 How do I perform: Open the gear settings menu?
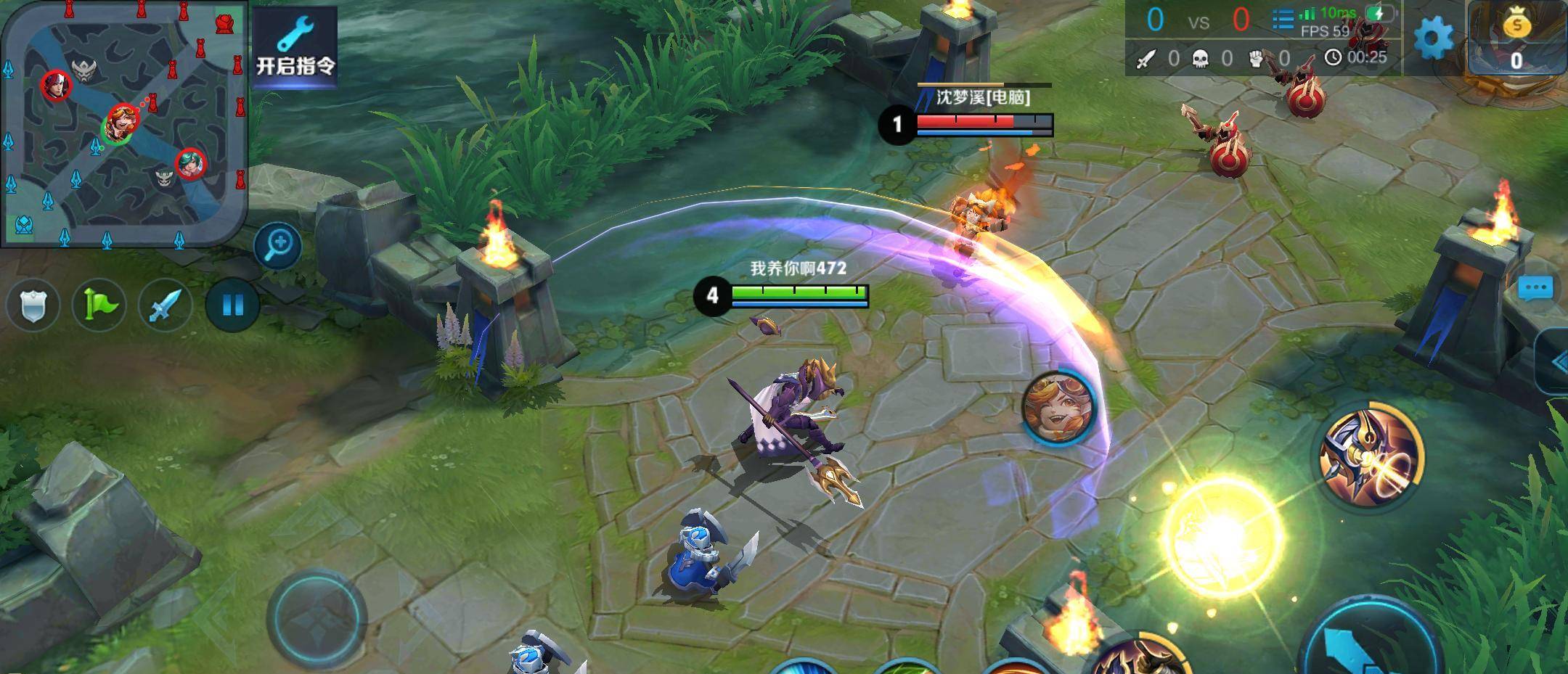(x=1433, y=38)
